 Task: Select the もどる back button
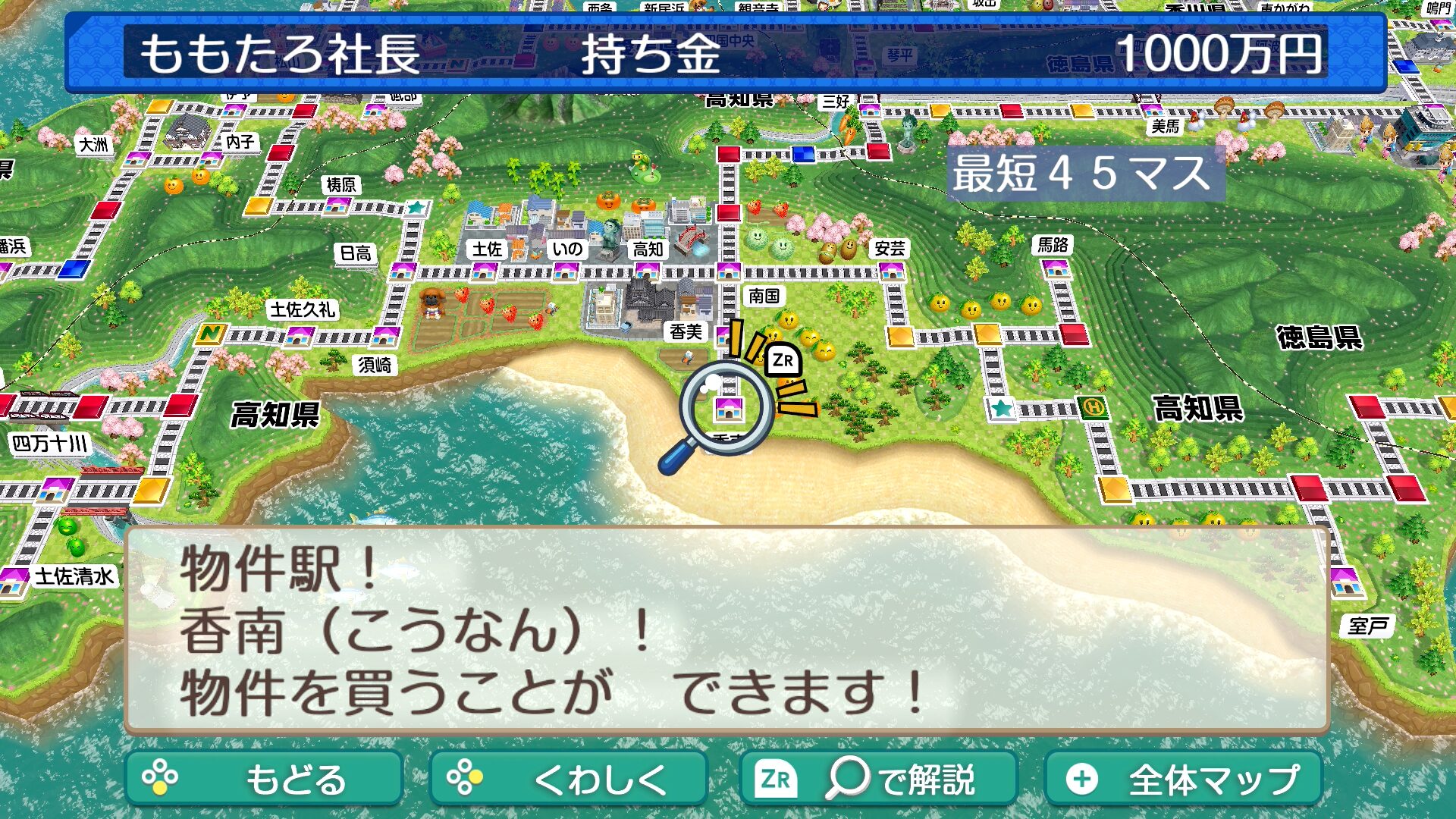tap(264, 779)
